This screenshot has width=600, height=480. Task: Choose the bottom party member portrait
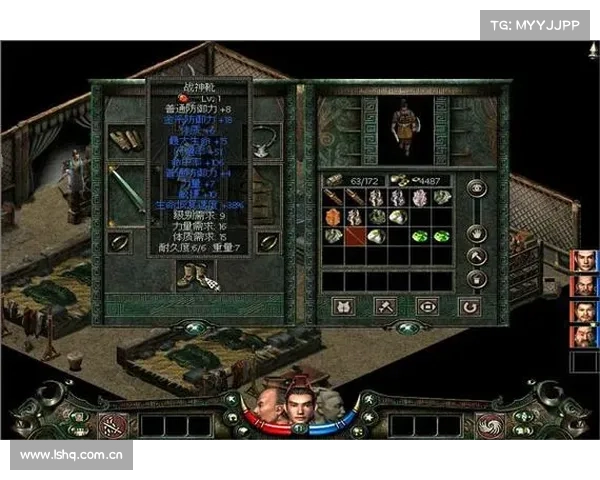click(585, 336)
